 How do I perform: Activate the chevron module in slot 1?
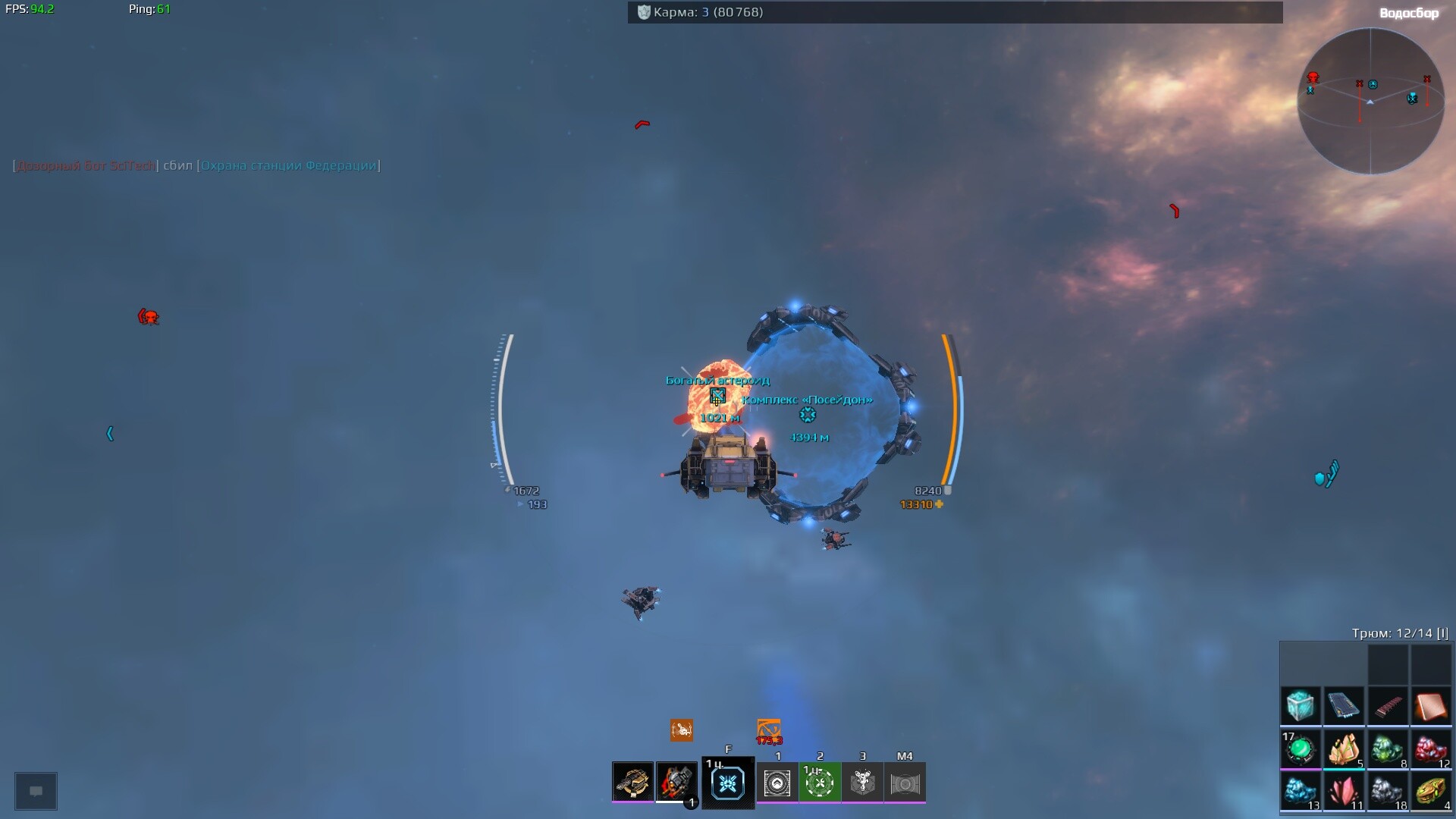point(777,783)
